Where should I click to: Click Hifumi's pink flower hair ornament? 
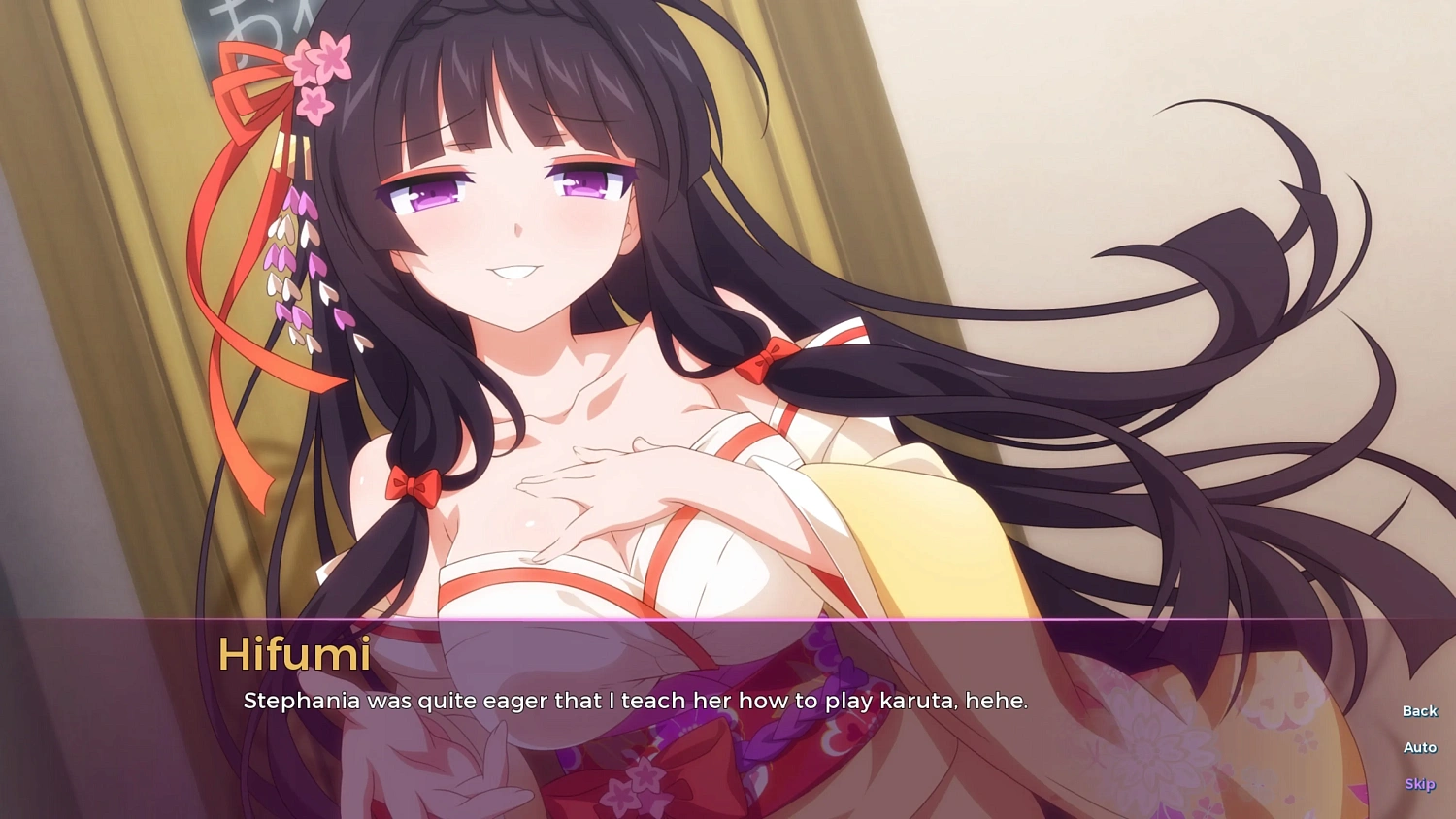coord(317,65)
